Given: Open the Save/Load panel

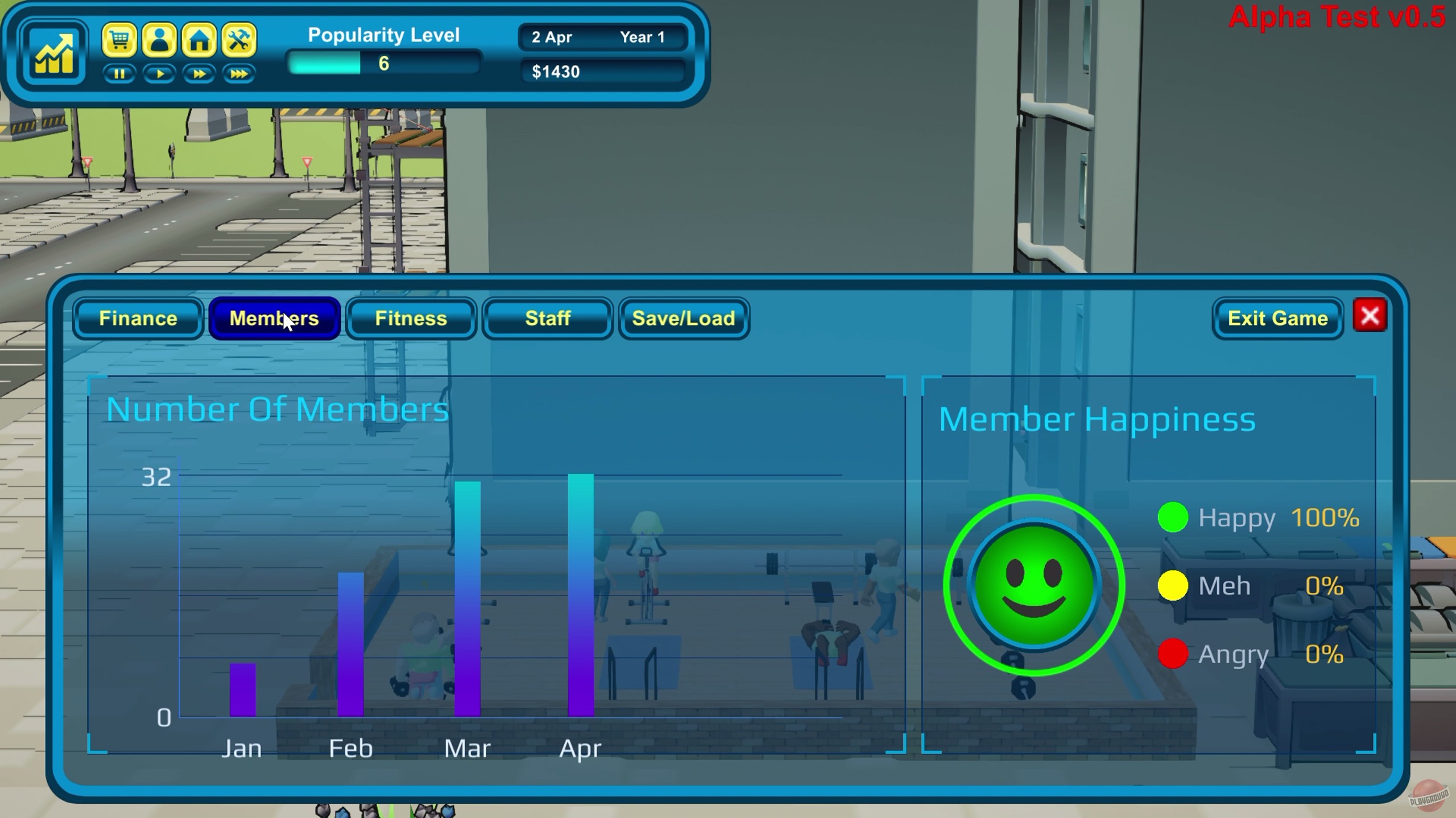Looking at the screenshot, I should [x=682, y=319].
